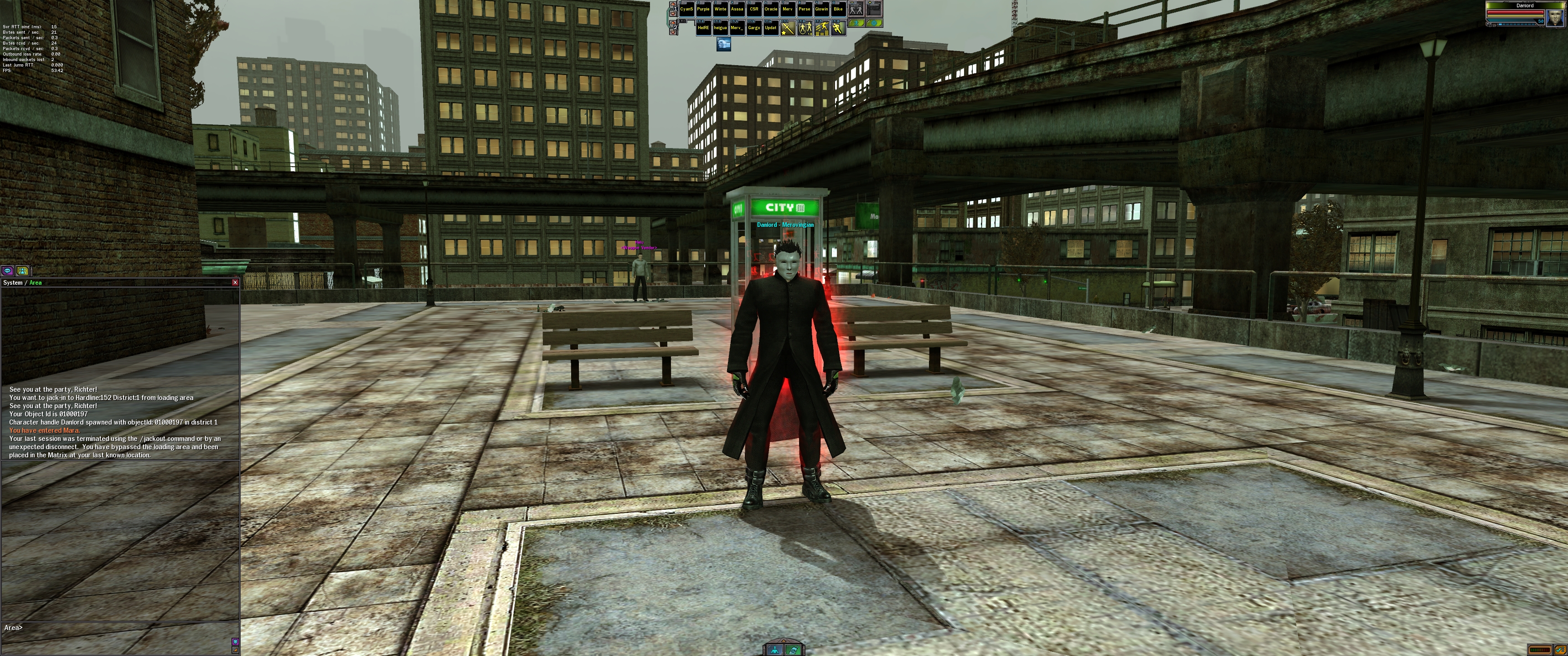
Task: Open the cell phone icon in bottom bar
Action: pos(793,650)
